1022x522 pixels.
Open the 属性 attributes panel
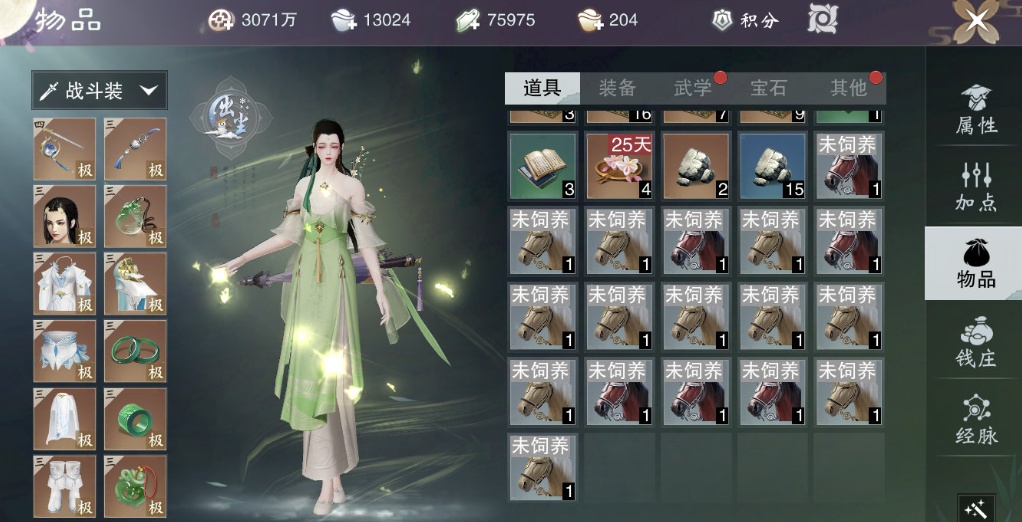click(975, 110)
